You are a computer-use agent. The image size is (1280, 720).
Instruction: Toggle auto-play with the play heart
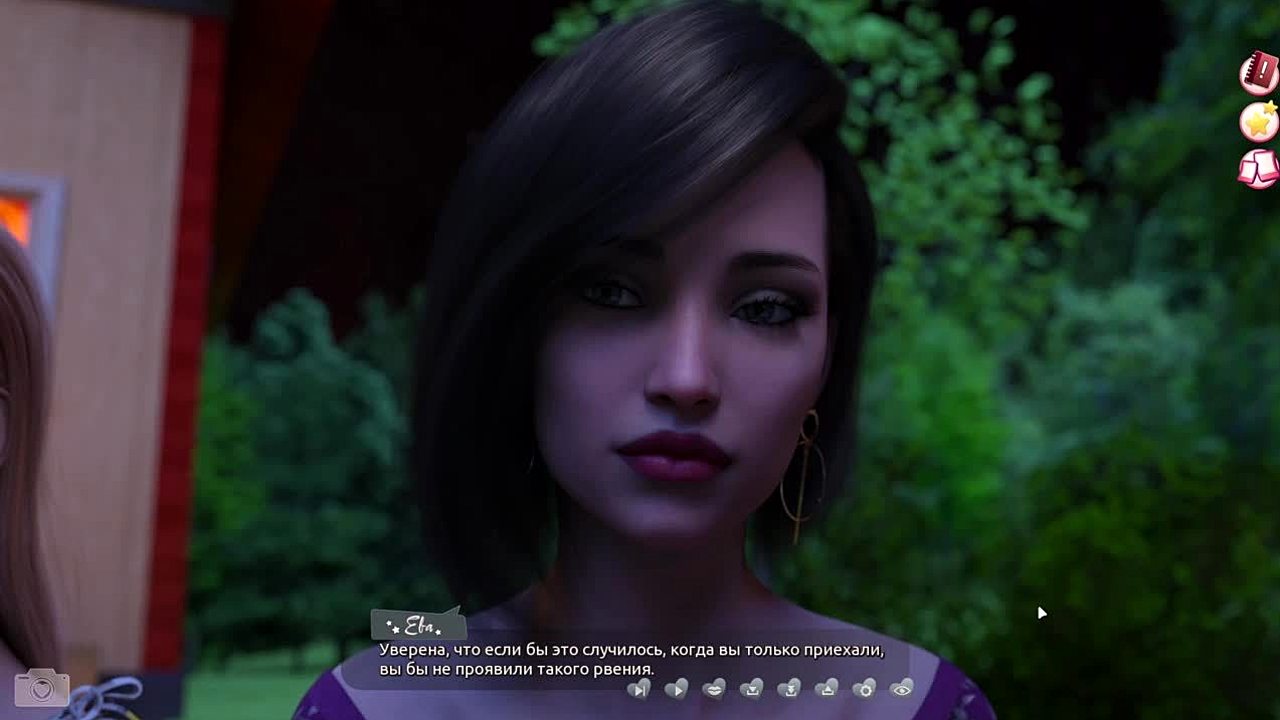point(677,688)
